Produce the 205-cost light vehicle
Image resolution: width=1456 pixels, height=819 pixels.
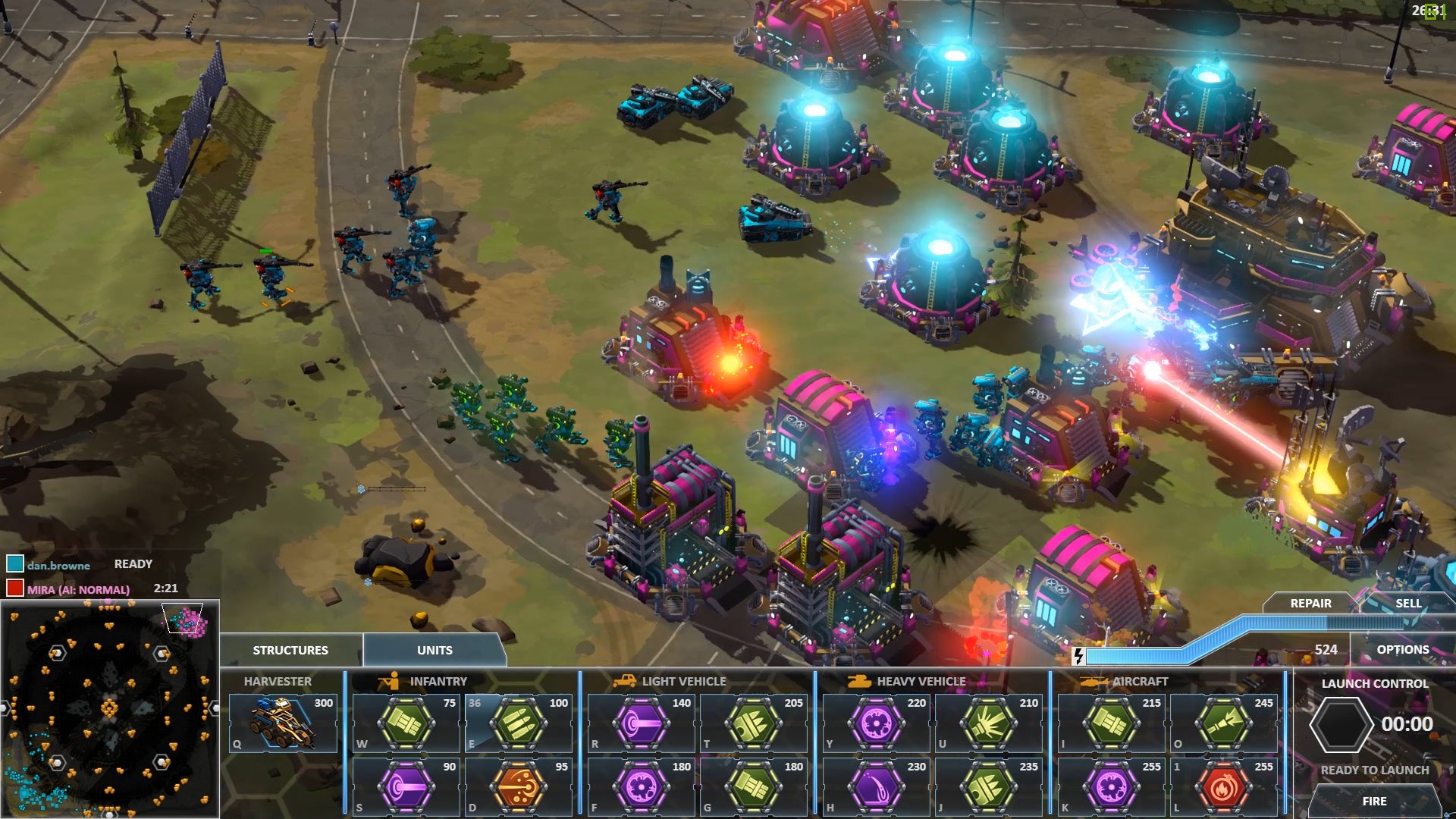coord(754,723)
